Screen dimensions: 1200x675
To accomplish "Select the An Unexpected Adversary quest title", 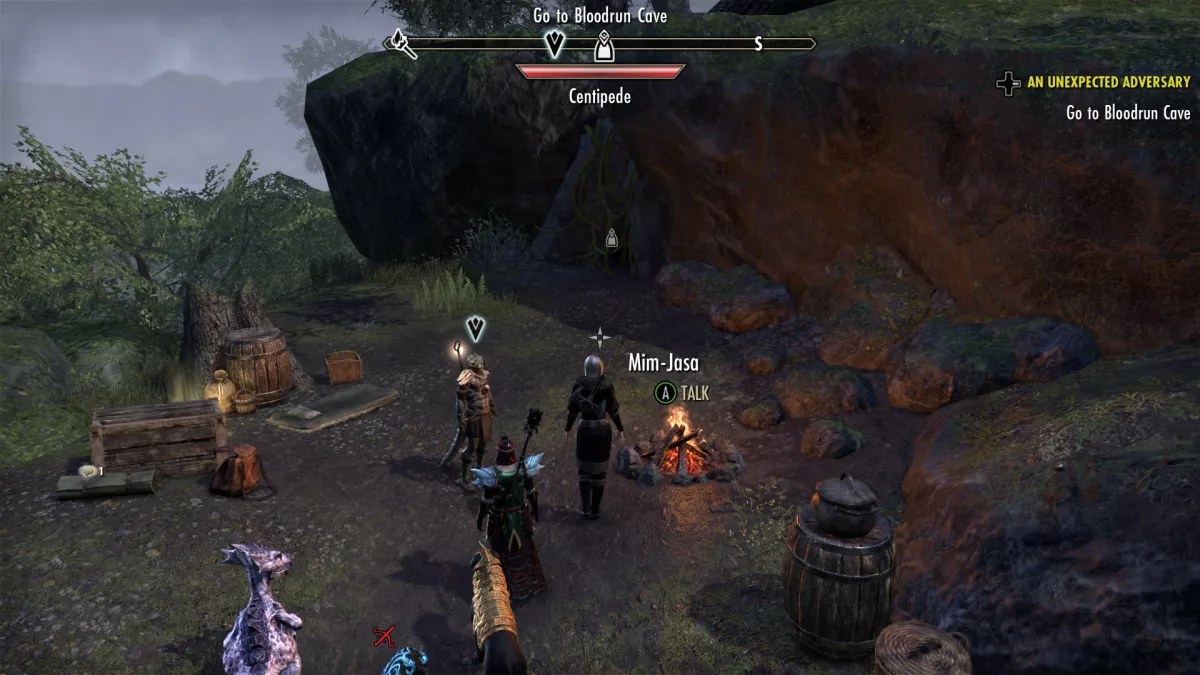I will tap(1108, 82).
